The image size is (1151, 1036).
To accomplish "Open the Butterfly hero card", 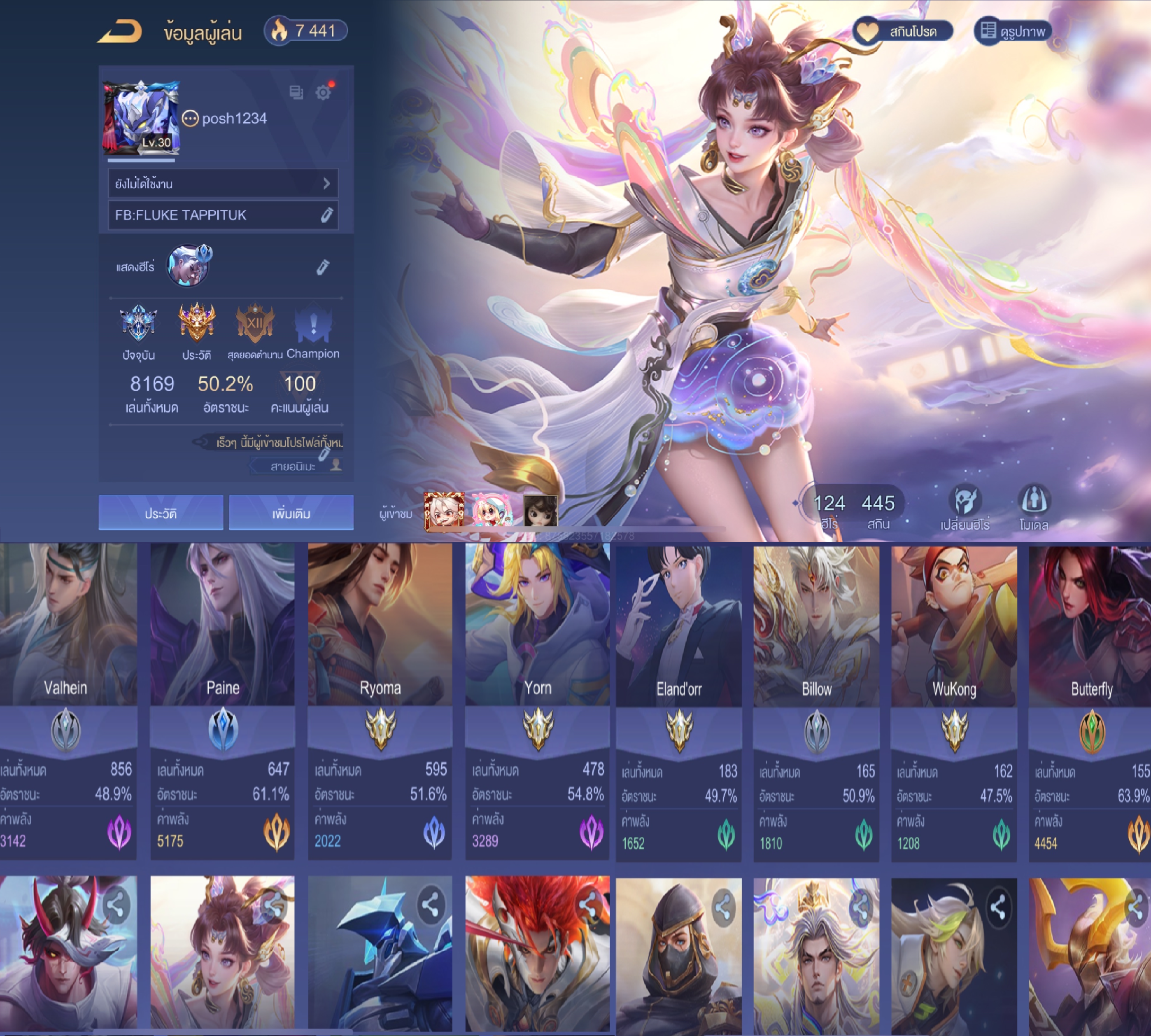I will [x=1090, y=700].
